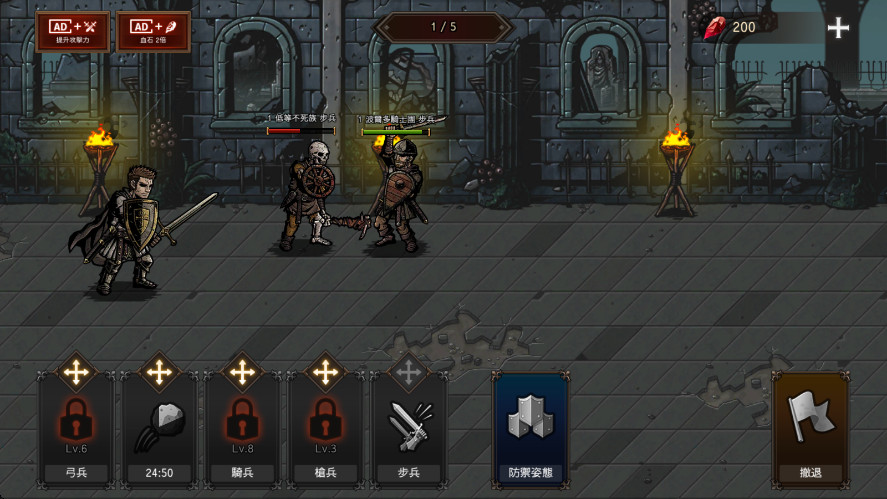
Task: Click the greyed move arrows above 步兵 card
Action: point(407,373)
